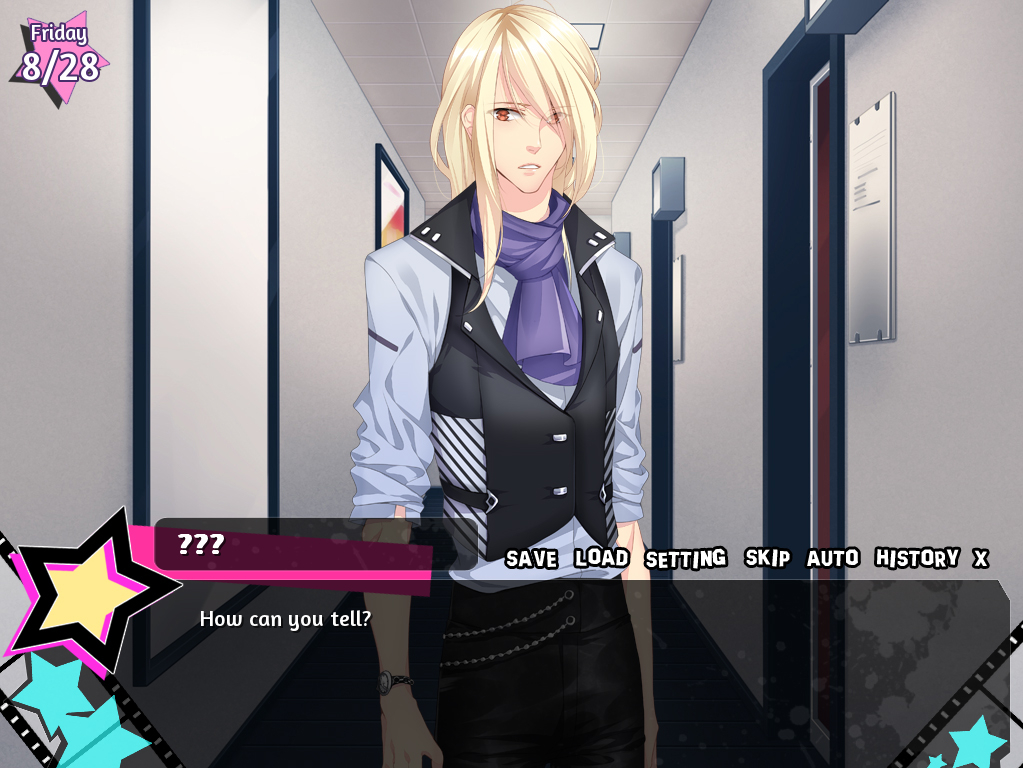1023x768 pixels.
Task: Turn on Auto text advance
Action: coord(833,558)
